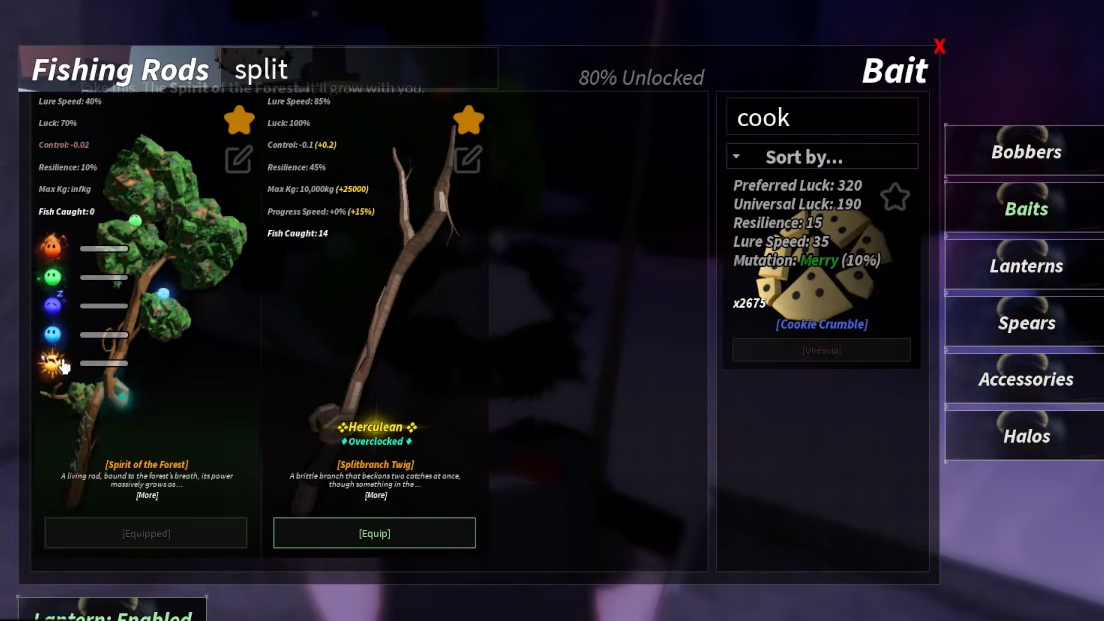The image size is (1104, 621).
Task: Open edit icon for Splitbranch Twig
Action: point(467,159)
